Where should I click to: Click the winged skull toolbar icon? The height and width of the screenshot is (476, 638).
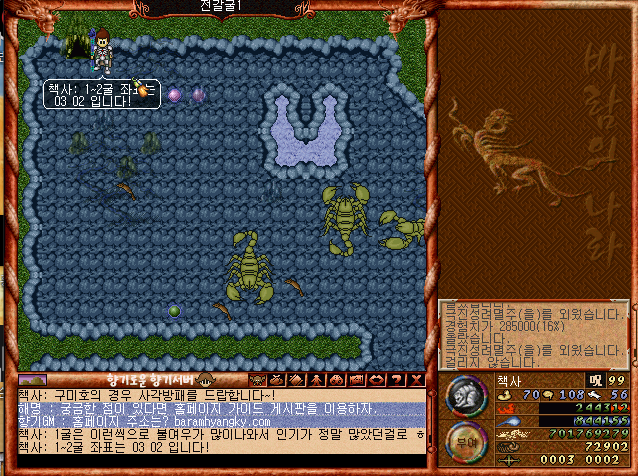(x=256, y=380)
